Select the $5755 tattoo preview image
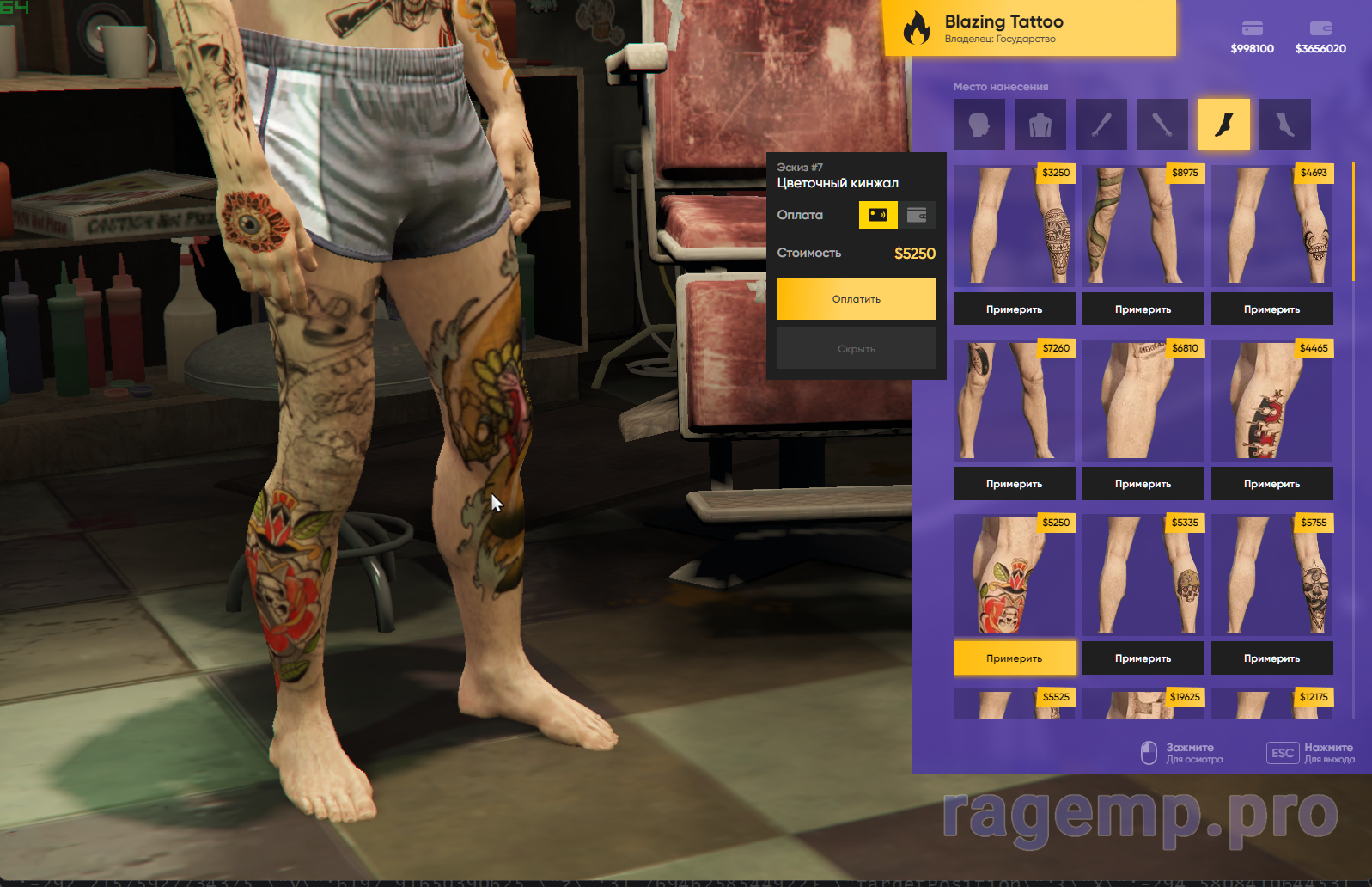The image size is (1372, 887). pyautogui.click(x=1271, y=575)
